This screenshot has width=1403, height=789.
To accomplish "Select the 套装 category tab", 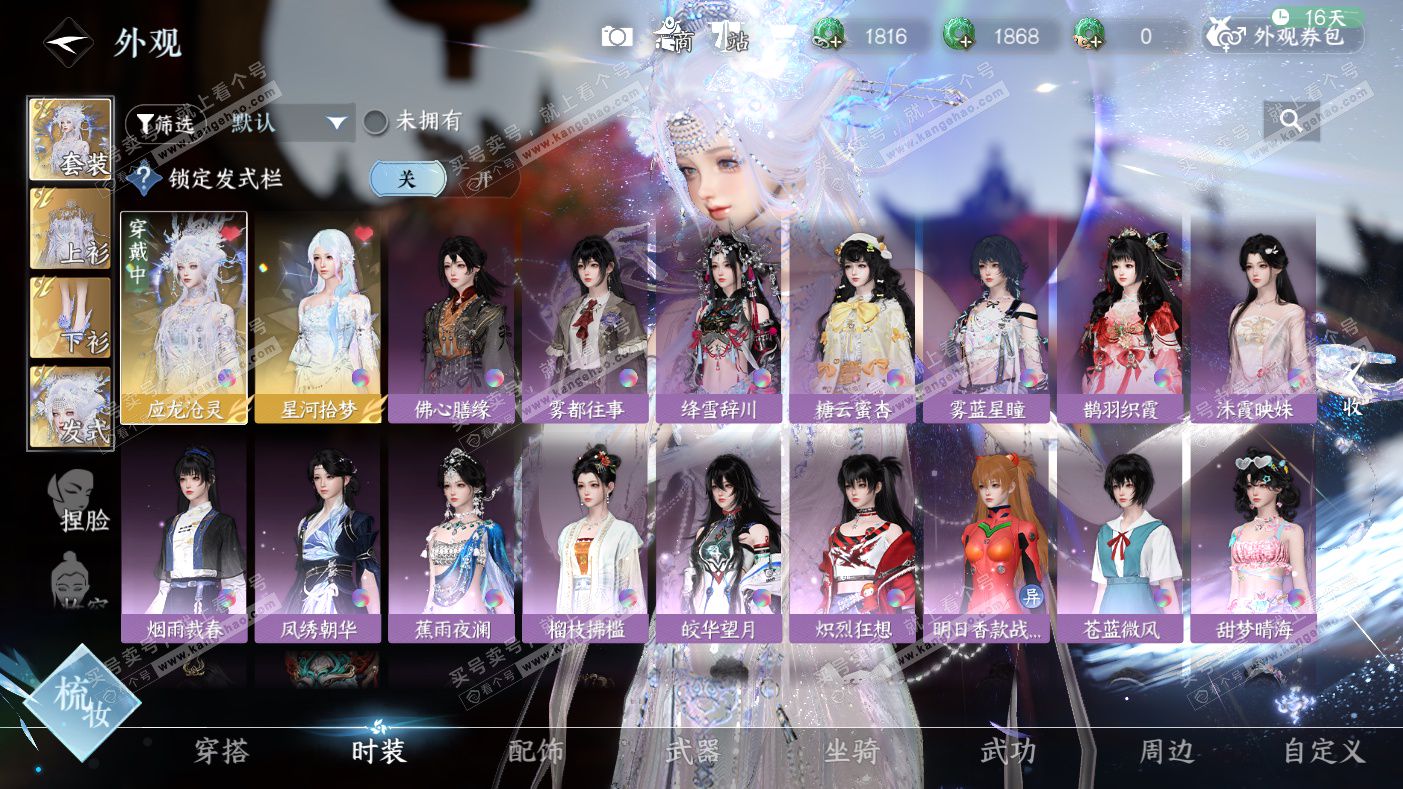I will point(70,139).
